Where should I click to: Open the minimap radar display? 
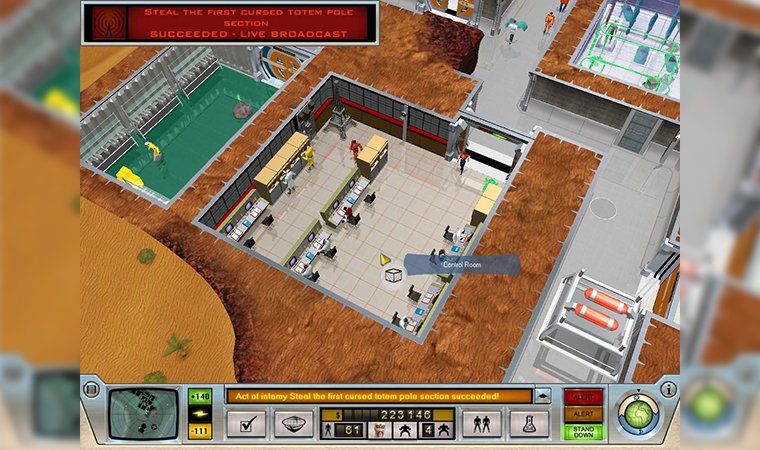click(x=135, y=412)
